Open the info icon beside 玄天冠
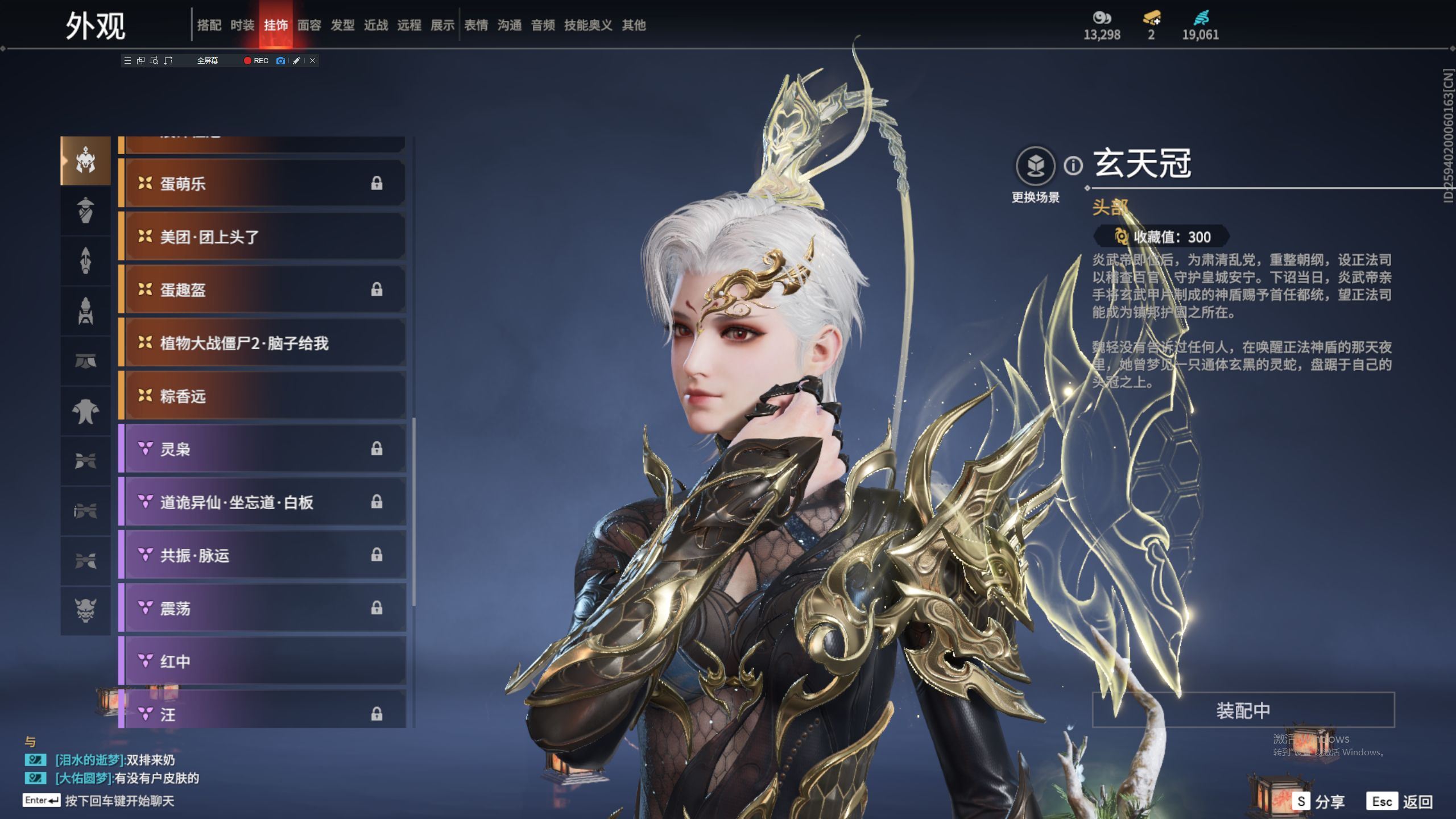The height and width of the screenshot is (819, 1456). [1073, 166]
